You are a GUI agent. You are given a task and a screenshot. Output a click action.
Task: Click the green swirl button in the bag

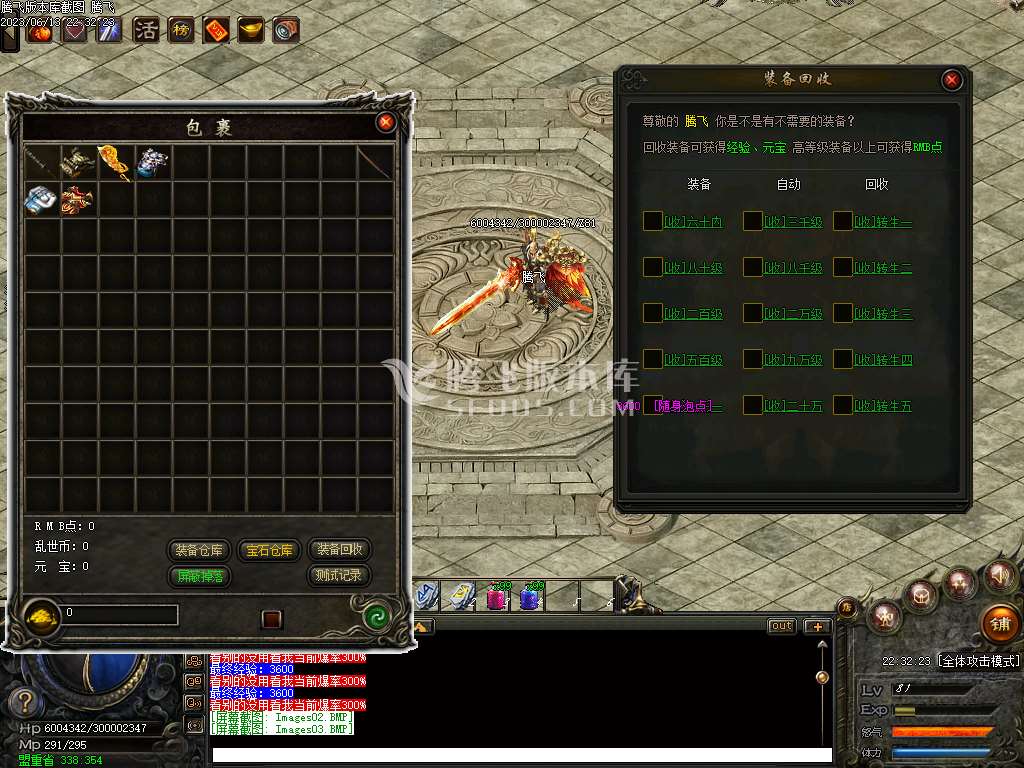[379, 616]
